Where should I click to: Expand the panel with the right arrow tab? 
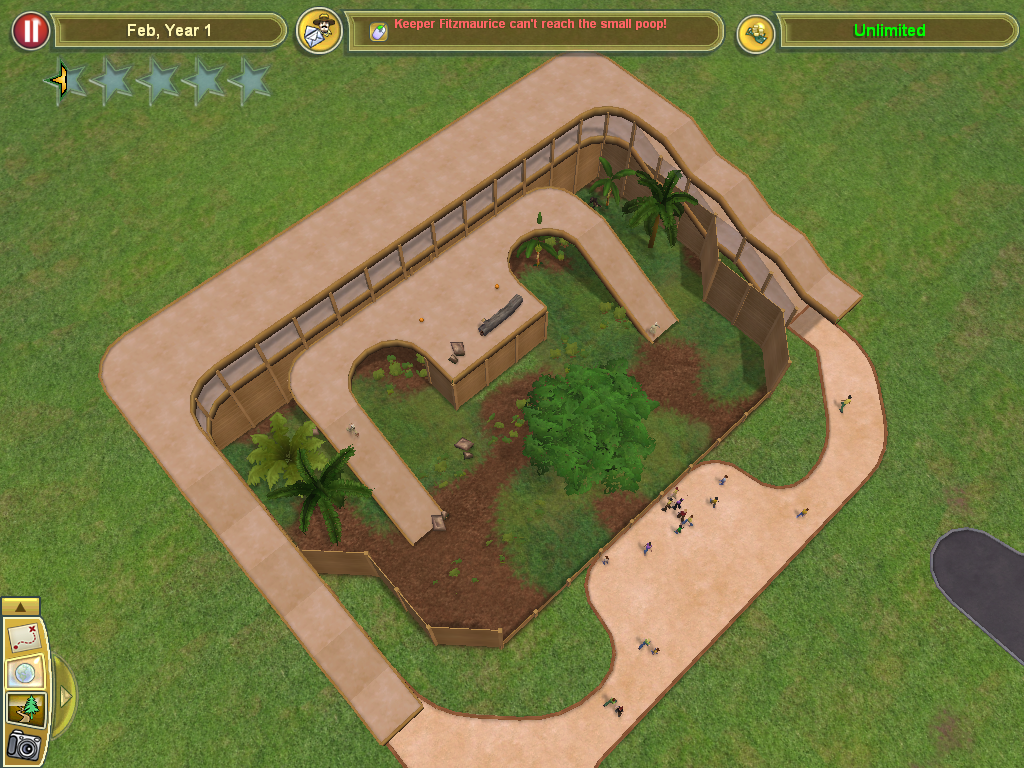pyautogui.click(x=65, y=694)
